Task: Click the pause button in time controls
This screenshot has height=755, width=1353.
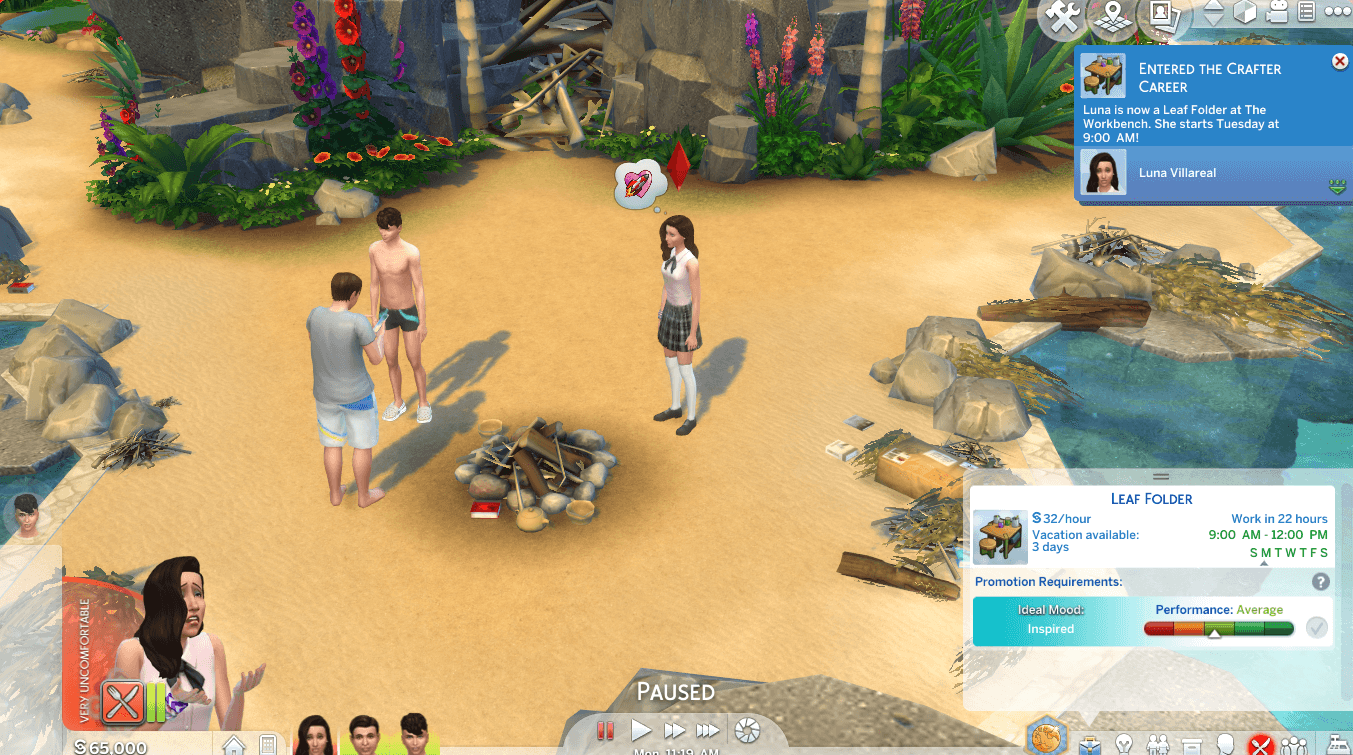Action: pyautogui.click(x=605, y=731)
